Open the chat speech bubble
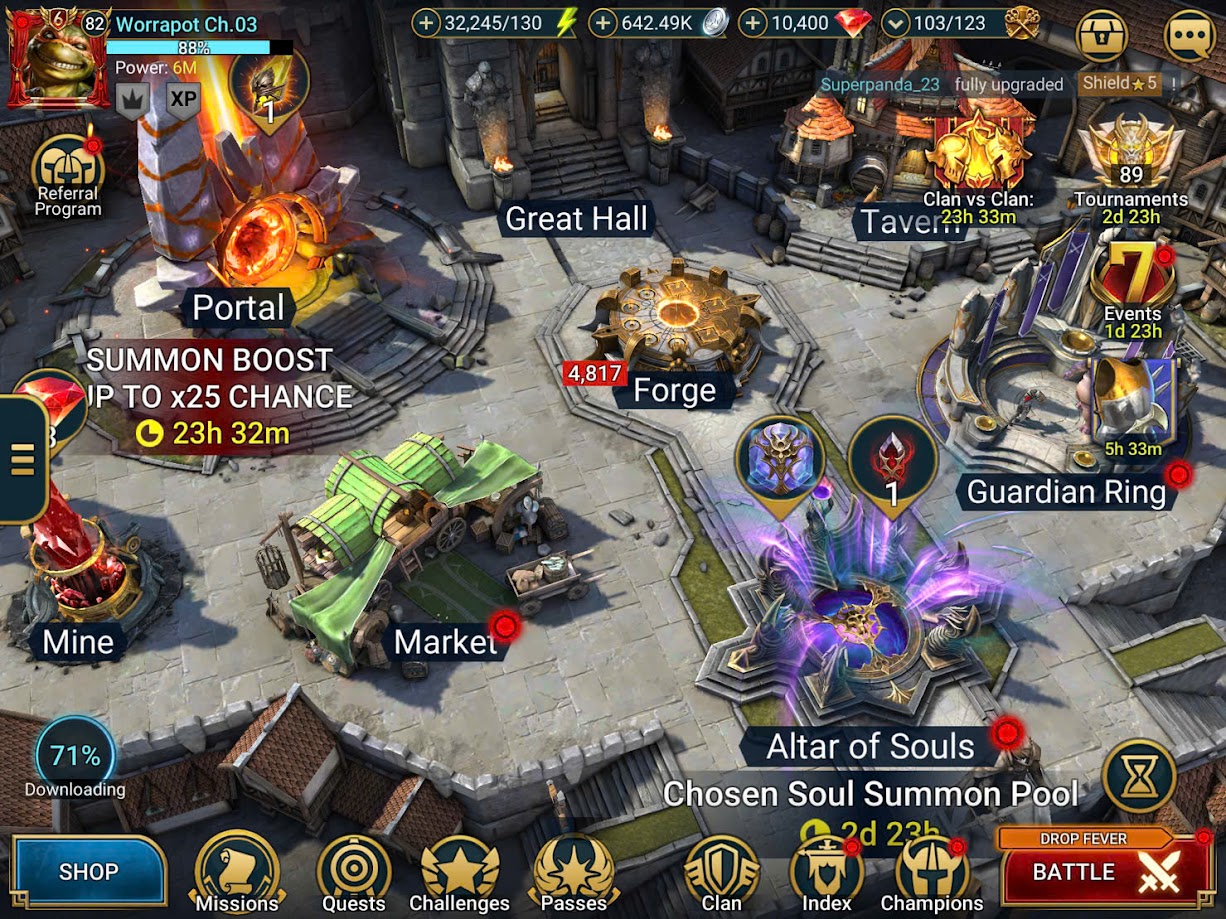The width and height of the screenshot is (1226, 919). coord(1191,36)
